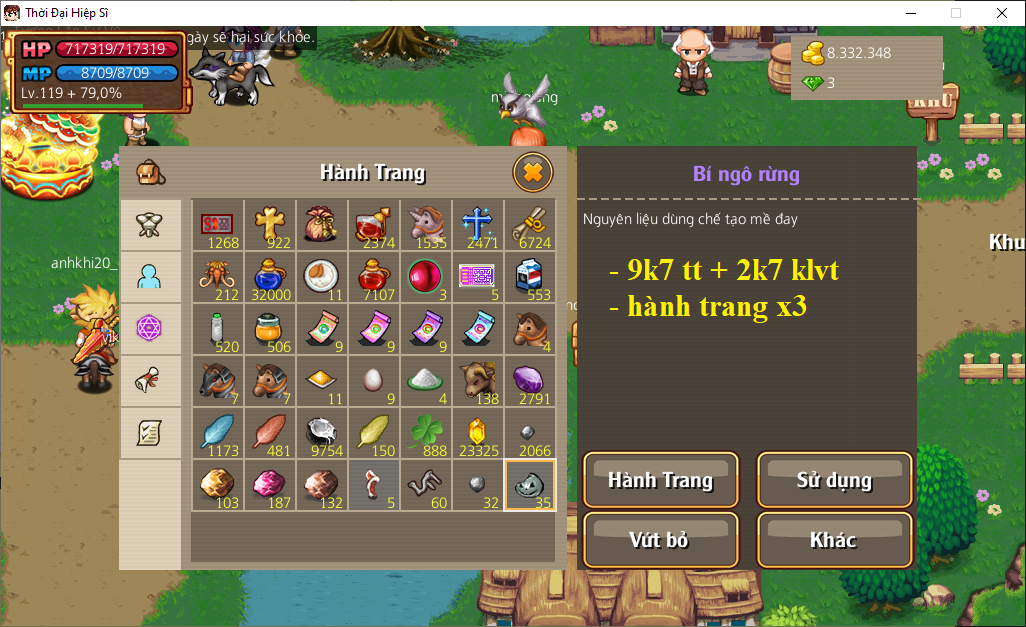1026x627 pixels.
Task: Close the Hành Trang inventory window
Action: pos(533,173)
